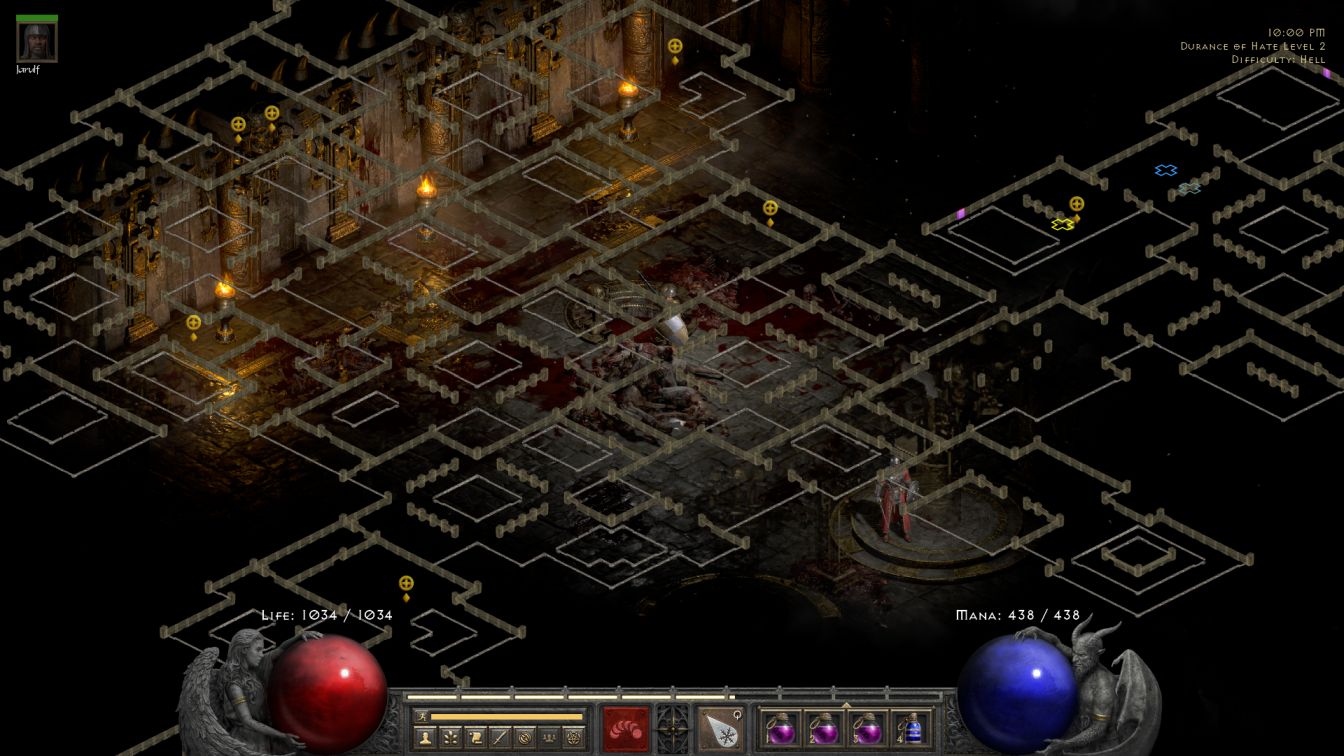
Task: Toggle the run/walk running-figure icon
Action: tap(421, 716)
